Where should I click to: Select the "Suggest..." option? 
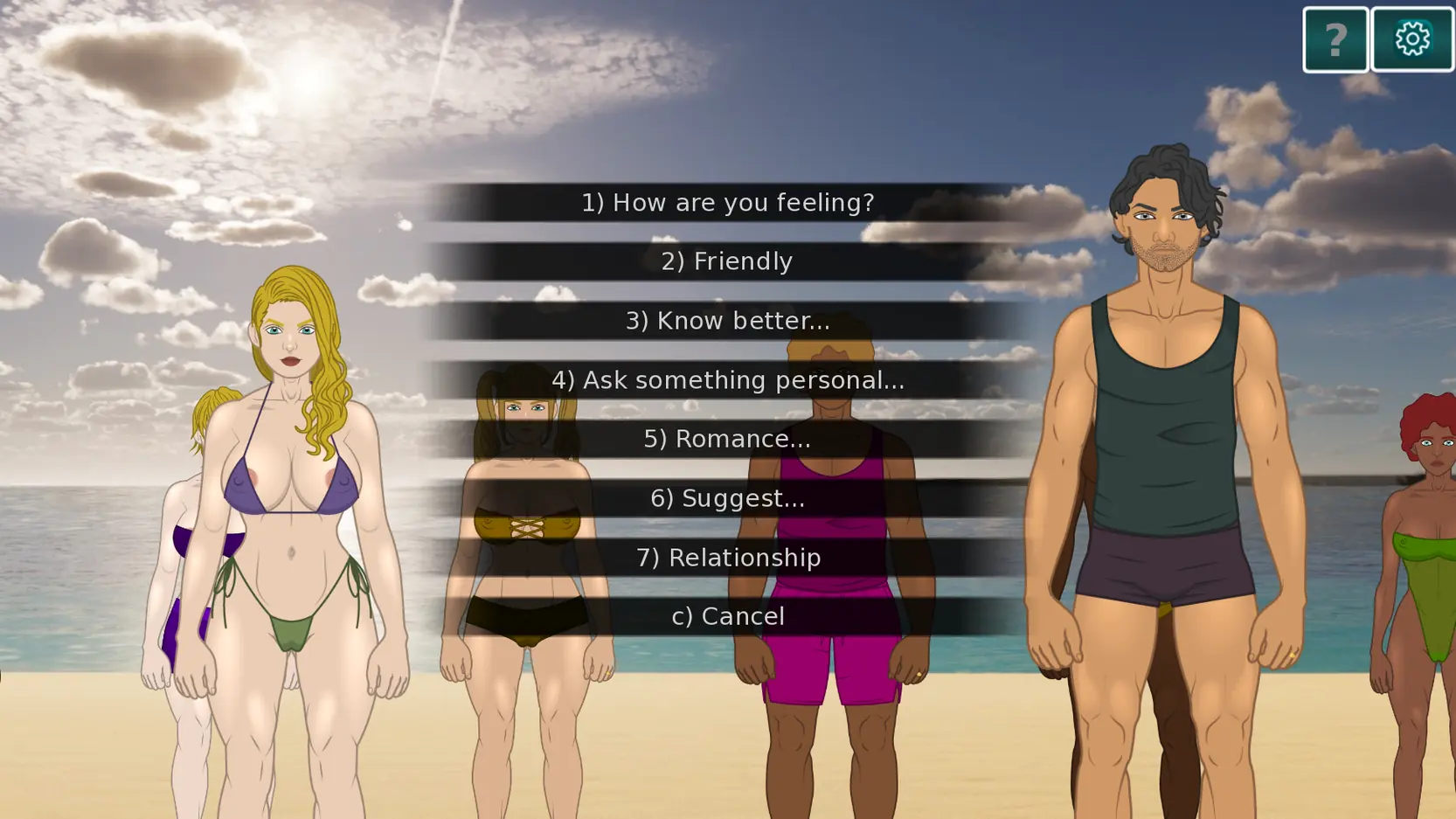tap(727, 498)
